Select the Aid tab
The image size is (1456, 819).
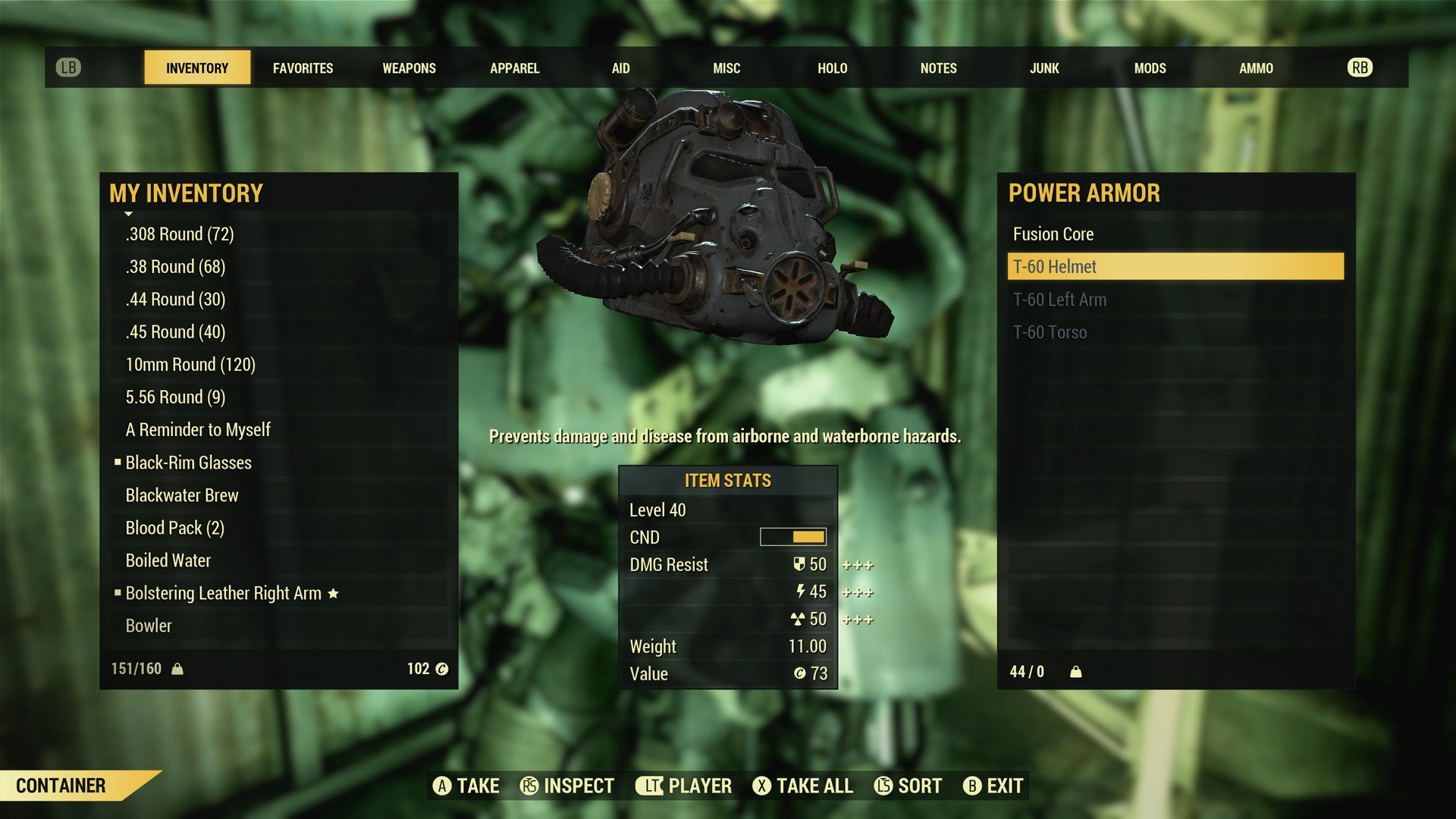[x=620, y=68]
